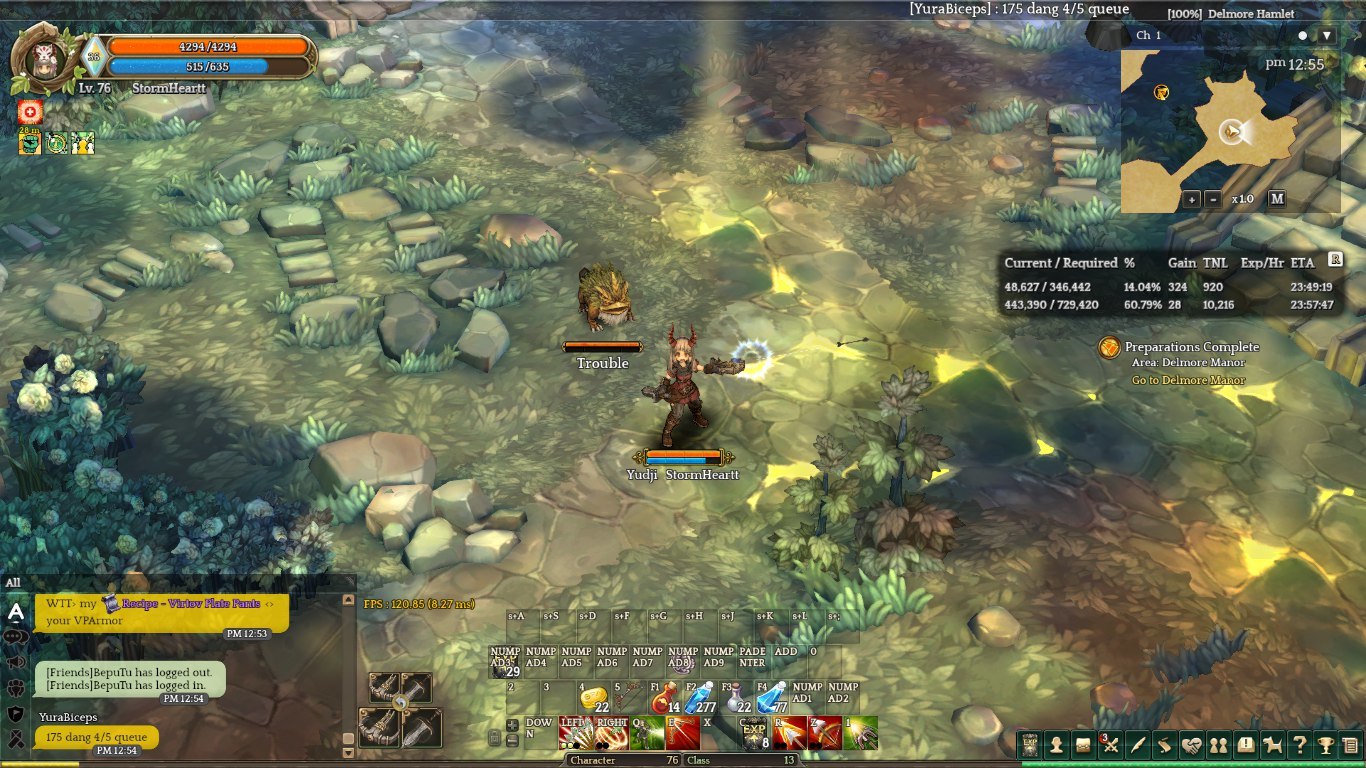Zoom out the minimap with minus button
1366x768 pixels.
[x=1213, y=198]
